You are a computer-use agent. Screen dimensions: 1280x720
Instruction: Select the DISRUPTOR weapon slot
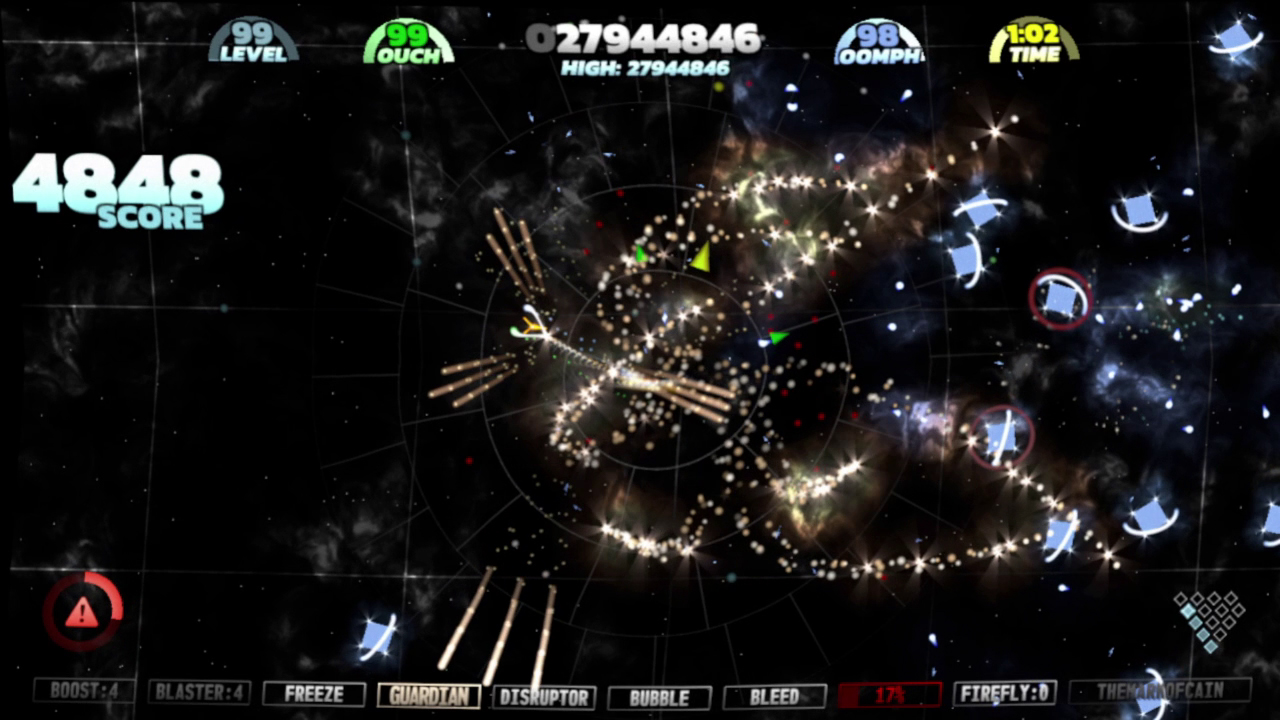point(545,696)
